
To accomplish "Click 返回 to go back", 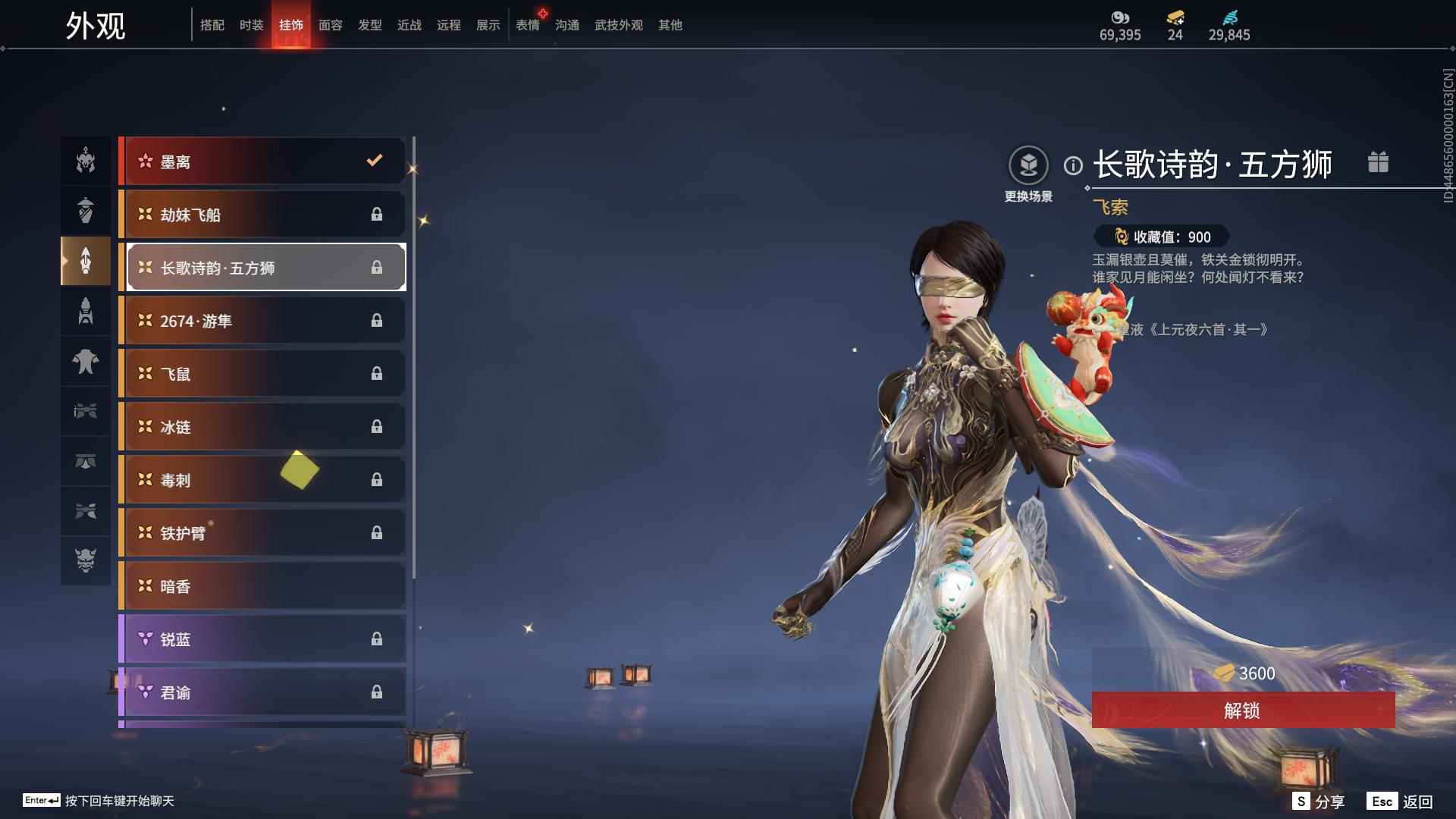I will pos(1400,802).
